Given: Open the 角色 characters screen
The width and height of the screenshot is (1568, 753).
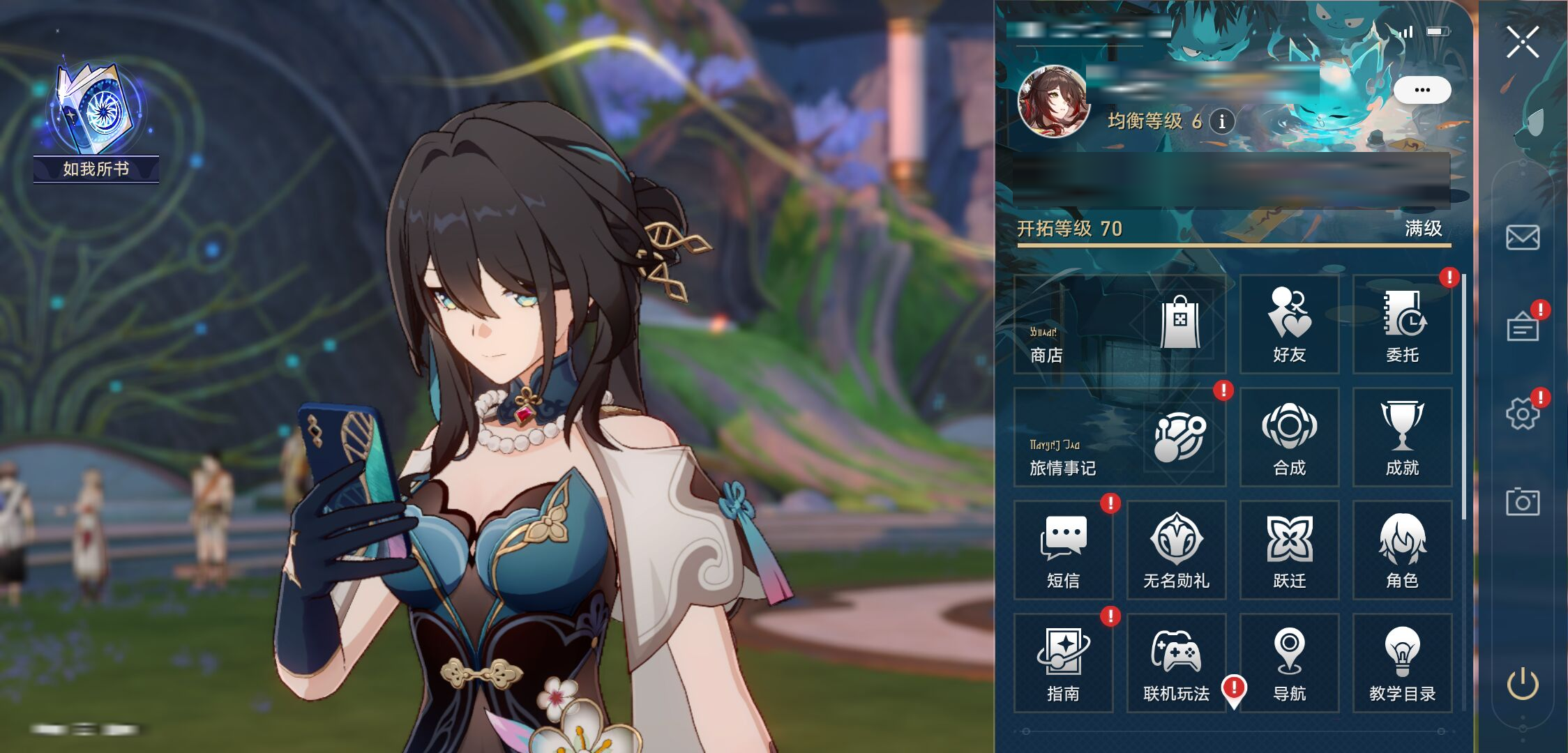Looking at the screenshot, I should coord(1402,550).
